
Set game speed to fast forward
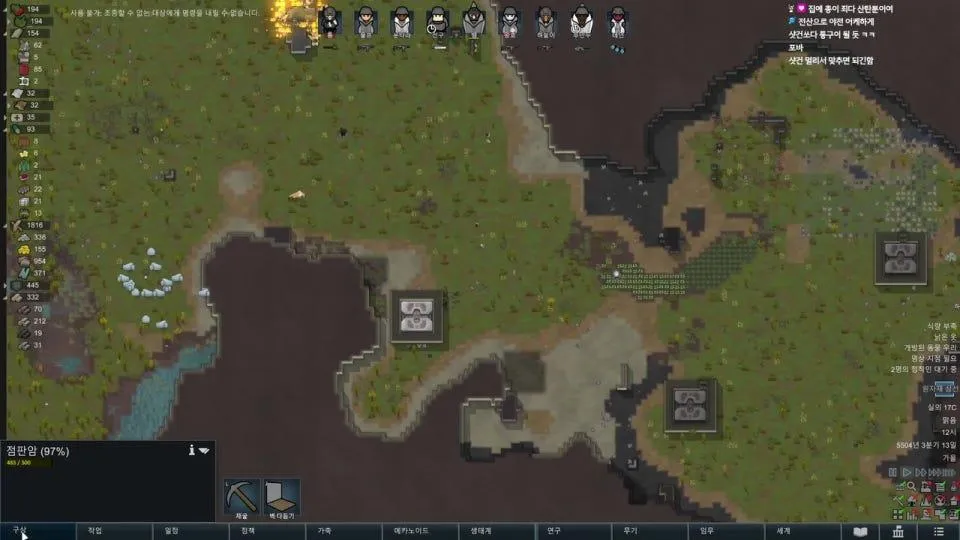click(x=921, y=472)
